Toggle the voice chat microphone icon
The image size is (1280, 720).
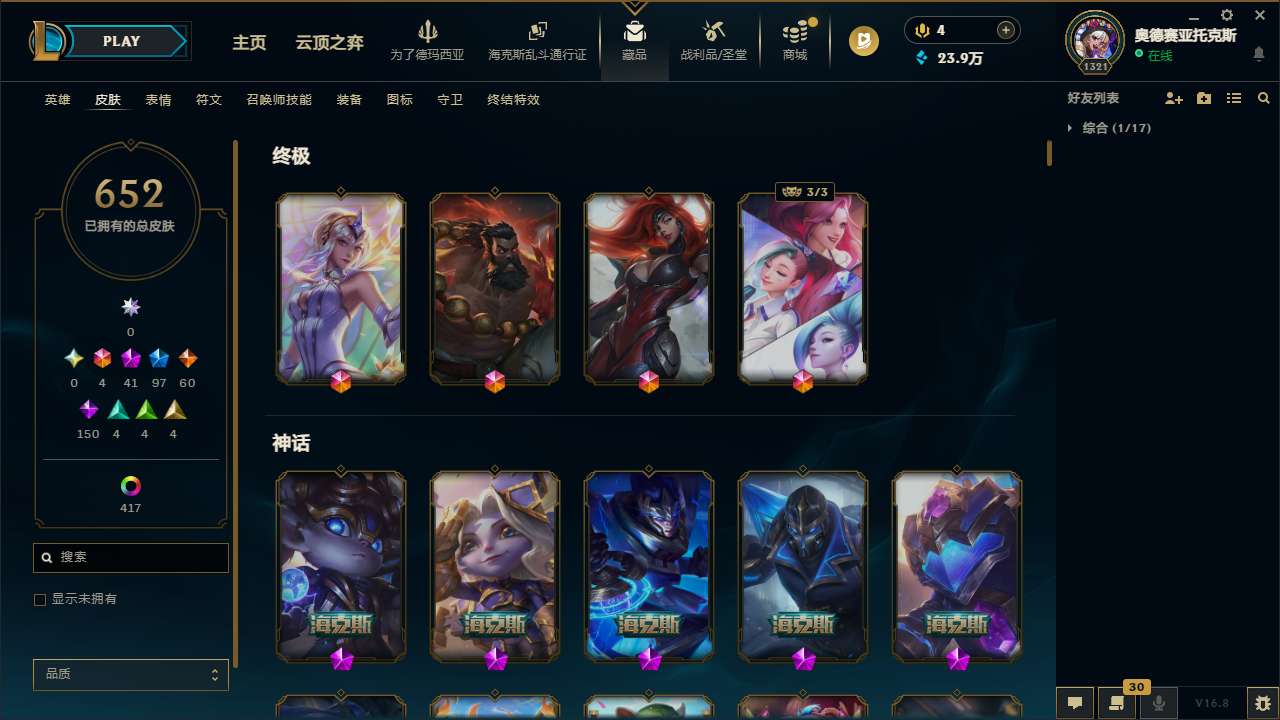[x=1159, y=704]
